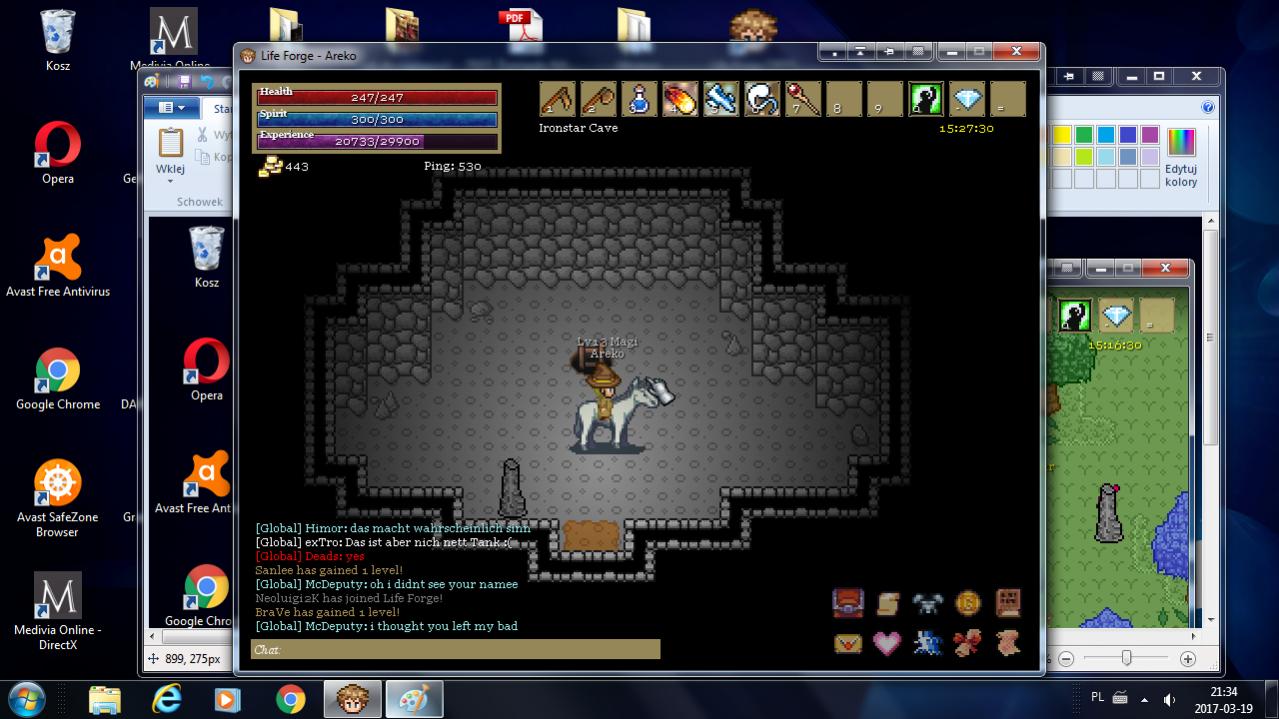This screenshot has width=1279, height=719.
Task: Click the Life Forge taskbar button
Action: (x=352, y=699)
